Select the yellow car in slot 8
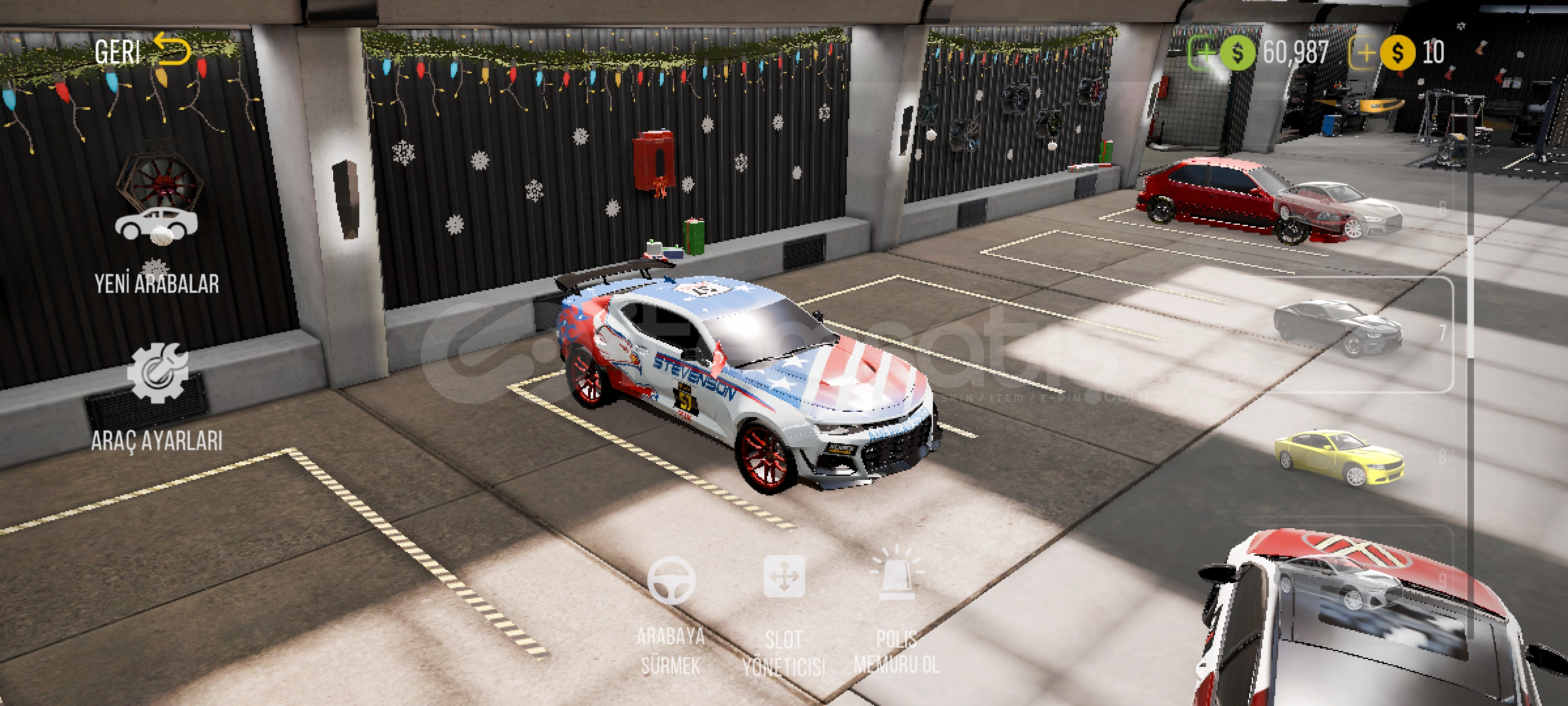The image size is (1568, 706). coord(1339,458)
